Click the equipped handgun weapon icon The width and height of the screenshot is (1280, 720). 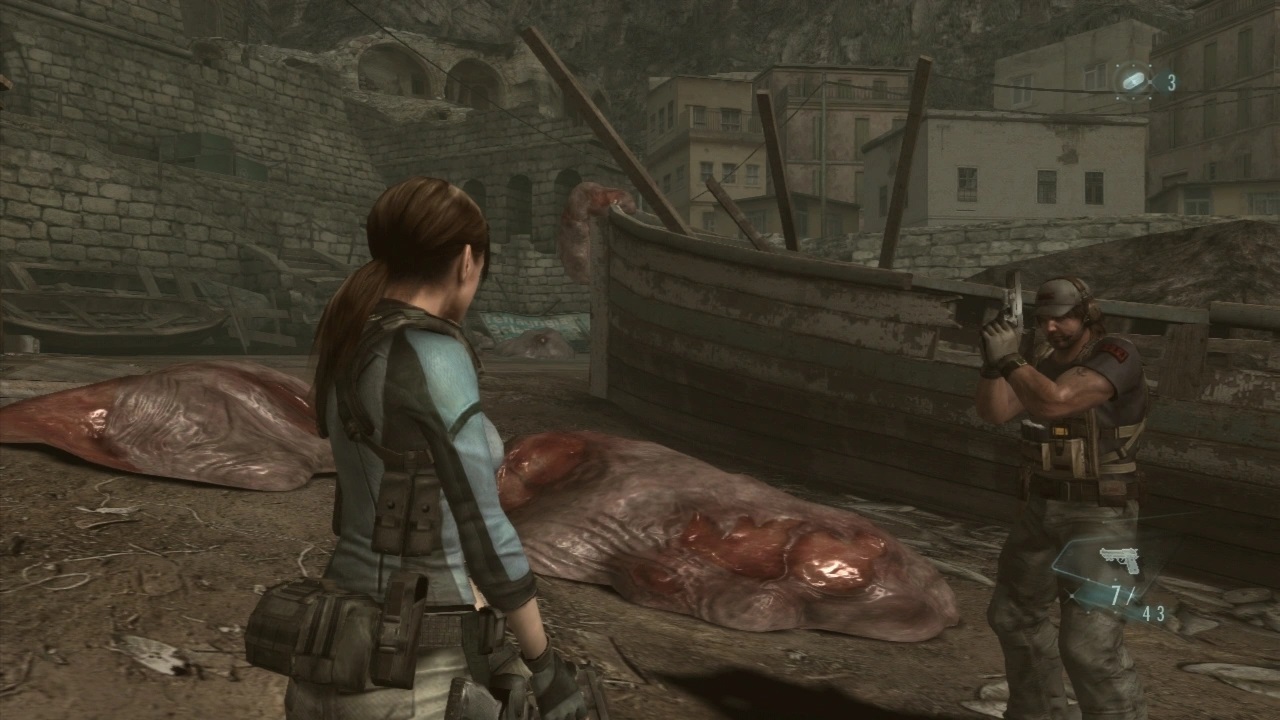pyautogui.click(x=1119, y=560)
